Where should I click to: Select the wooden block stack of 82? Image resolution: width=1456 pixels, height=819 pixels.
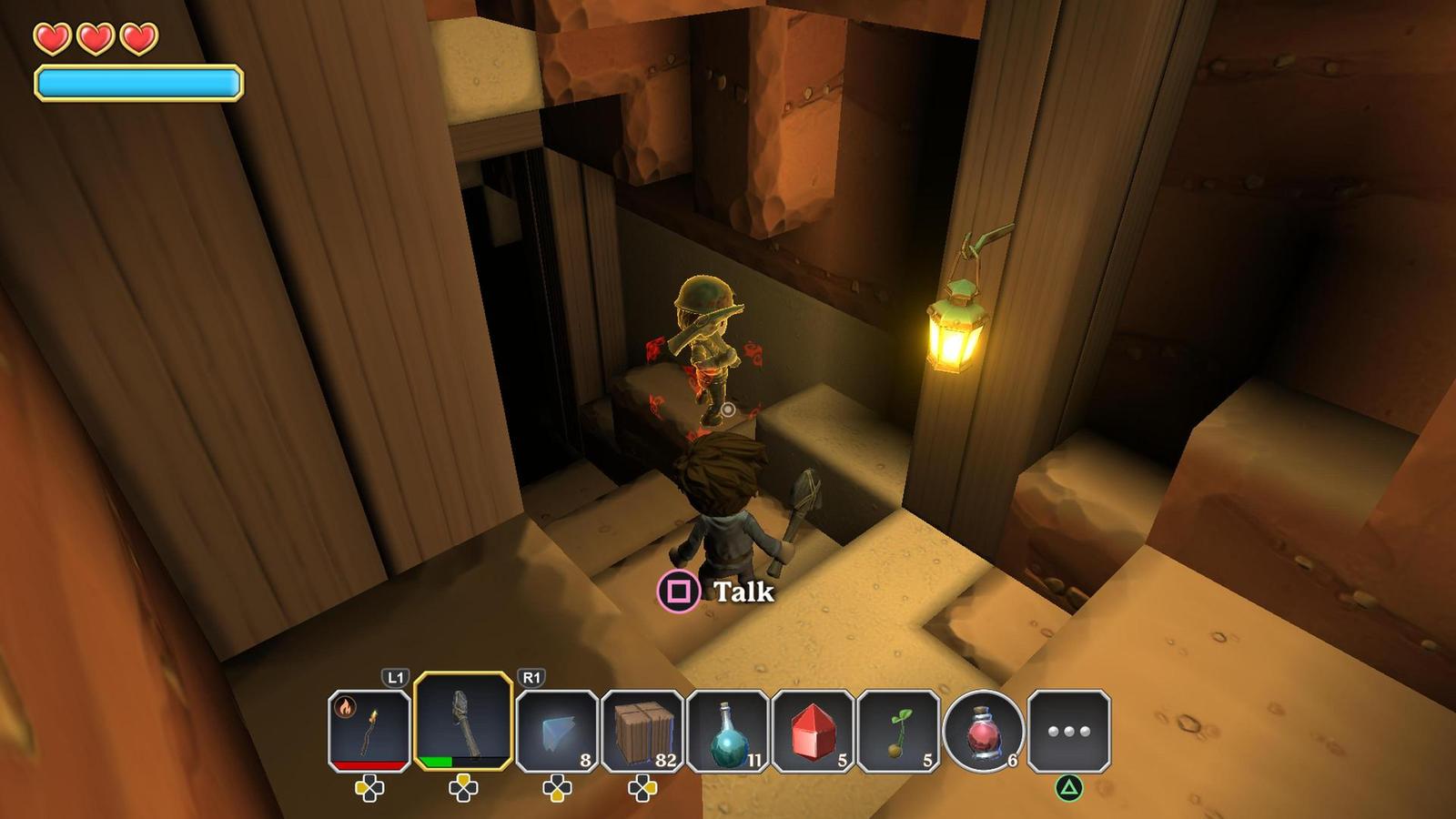(642, 731)
